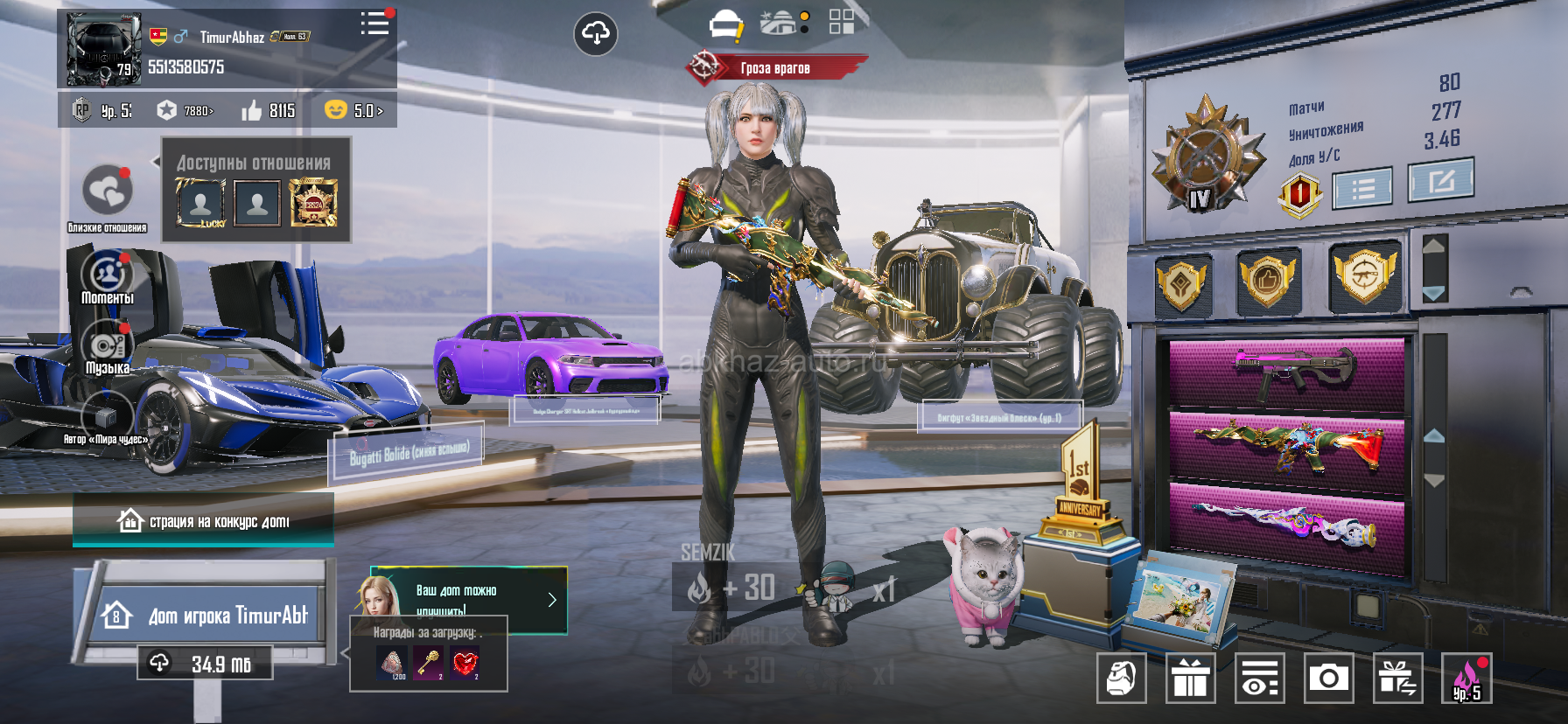The width and height of the screenshot is (1568, 724).
Task: Open the Близкие отношения heart icon
Action: click(108, 190)
